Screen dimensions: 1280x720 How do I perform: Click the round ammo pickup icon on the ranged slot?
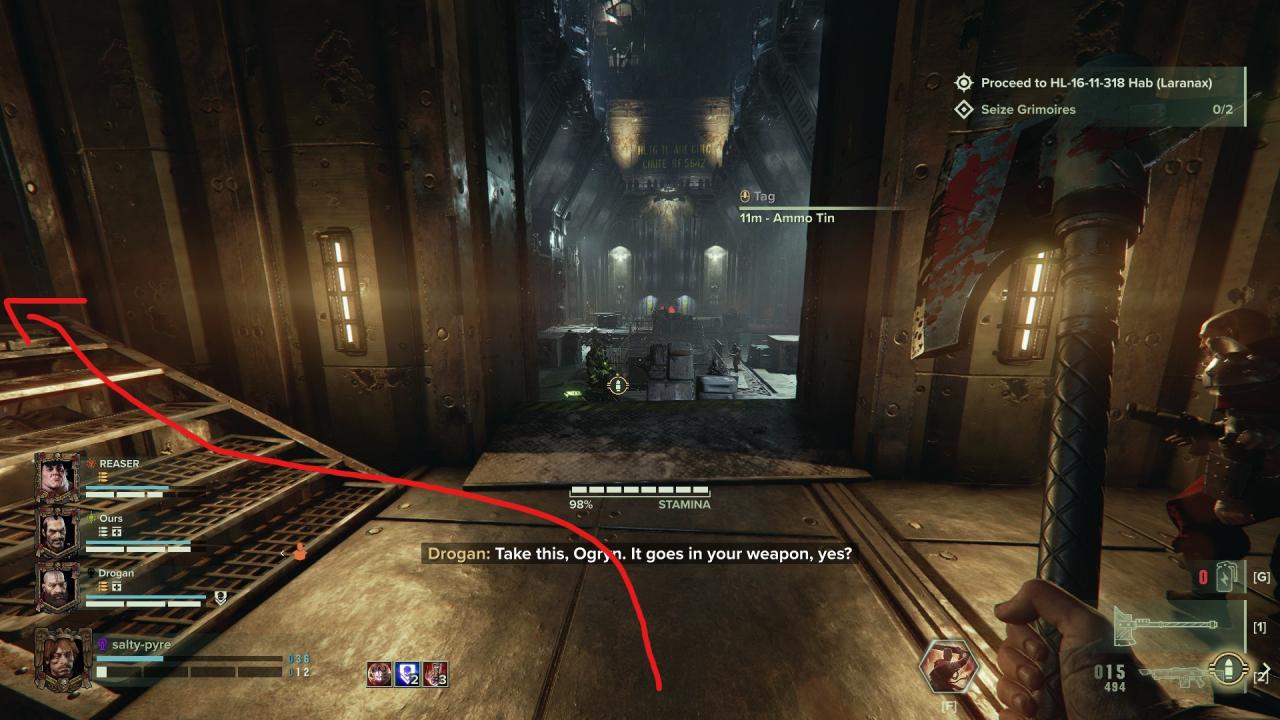[1227, 670]
